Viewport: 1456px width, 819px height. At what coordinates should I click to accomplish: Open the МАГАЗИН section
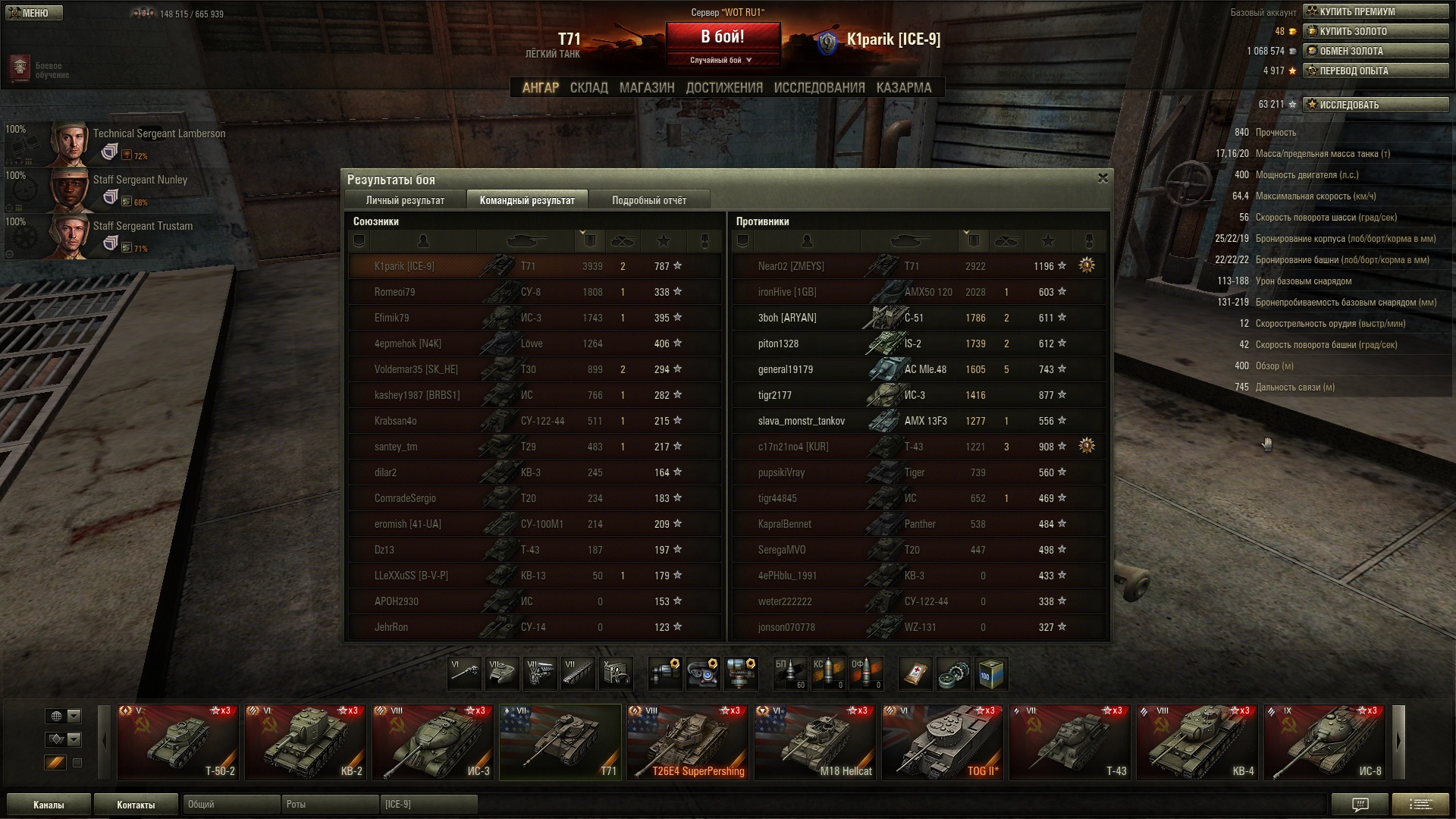click(646, 88)
